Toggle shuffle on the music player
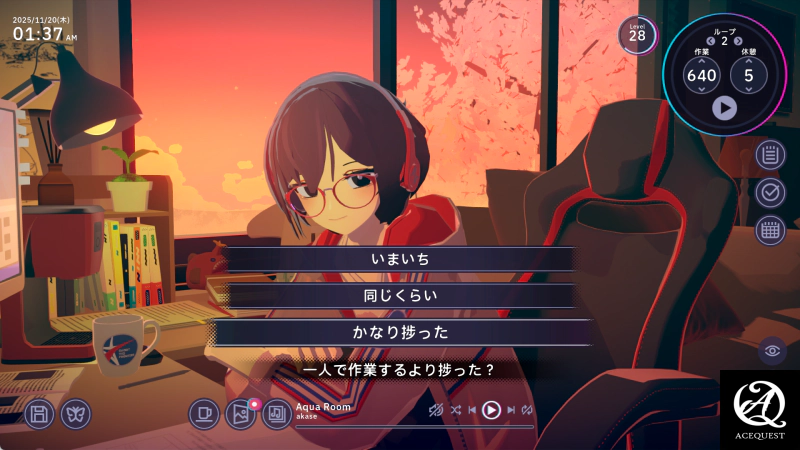The image size is (800, 450). pyautogui.click(x=456, y=410)
